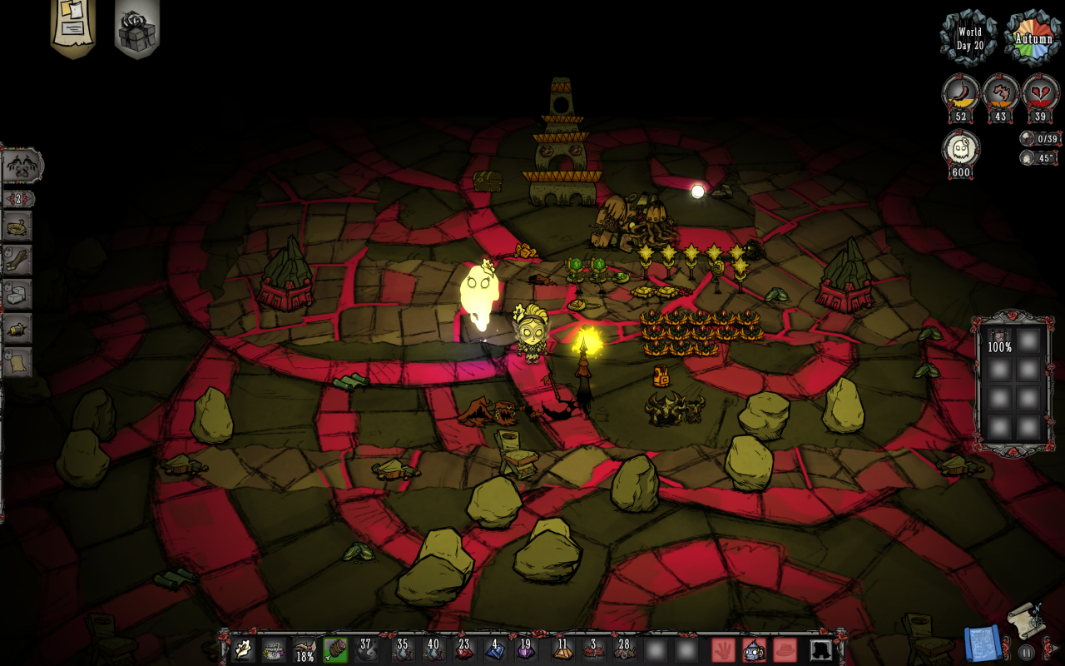Screen dimensions: 1065x666
Task: Click the Autumn season clock
Action: (x=1032, y=38)
